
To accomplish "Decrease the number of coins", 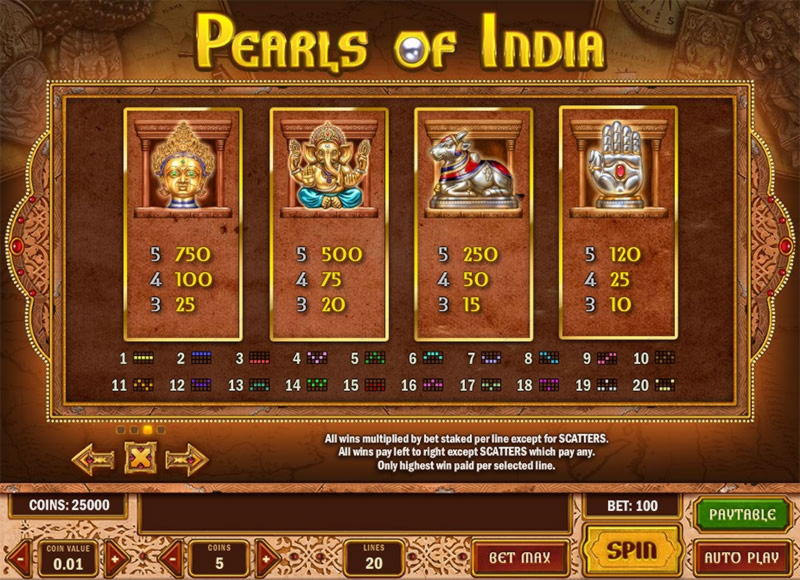I will 170,557.
